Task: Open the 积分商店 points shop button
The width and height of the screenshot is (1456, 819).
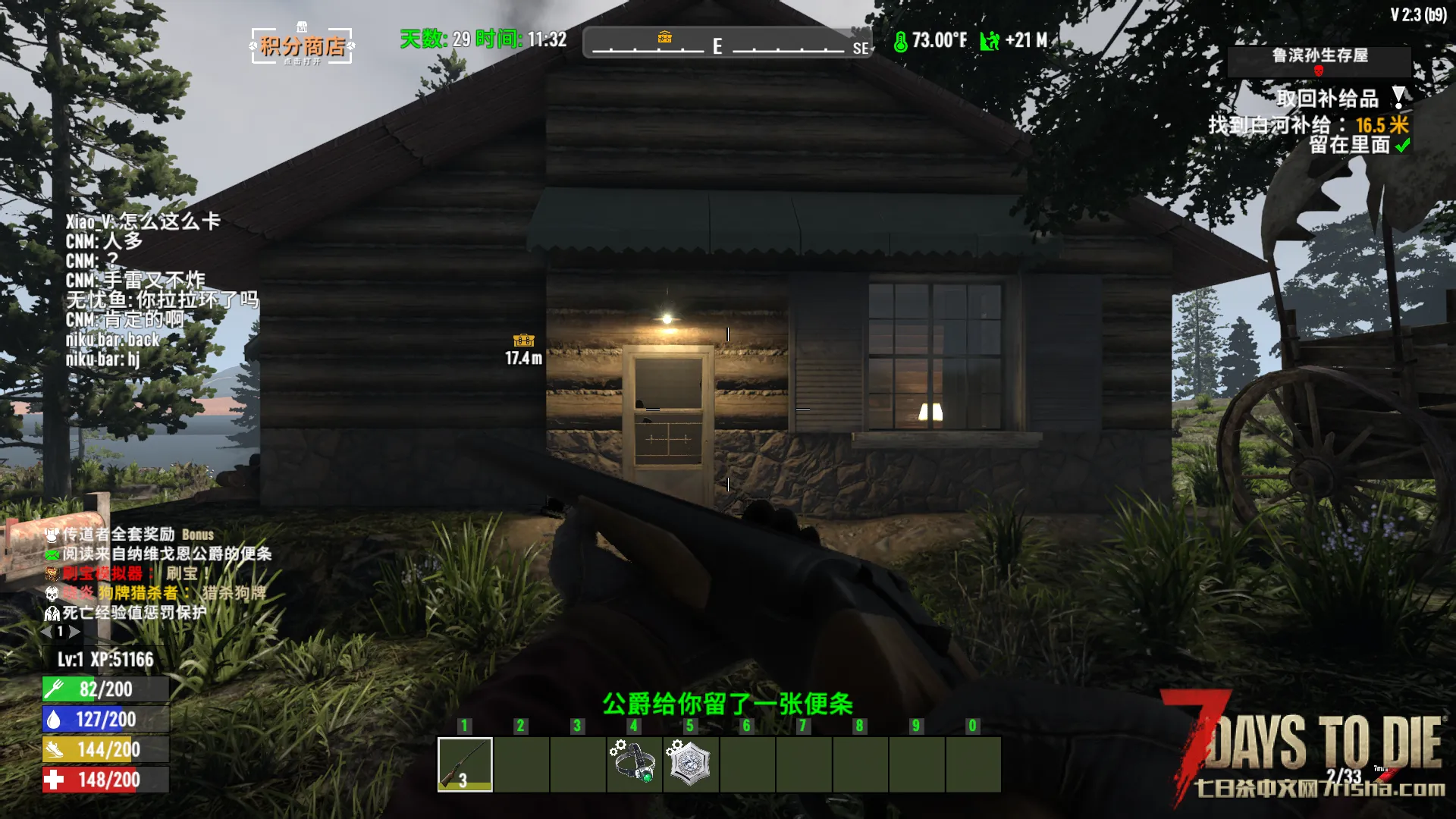Action: coord(302,46)
